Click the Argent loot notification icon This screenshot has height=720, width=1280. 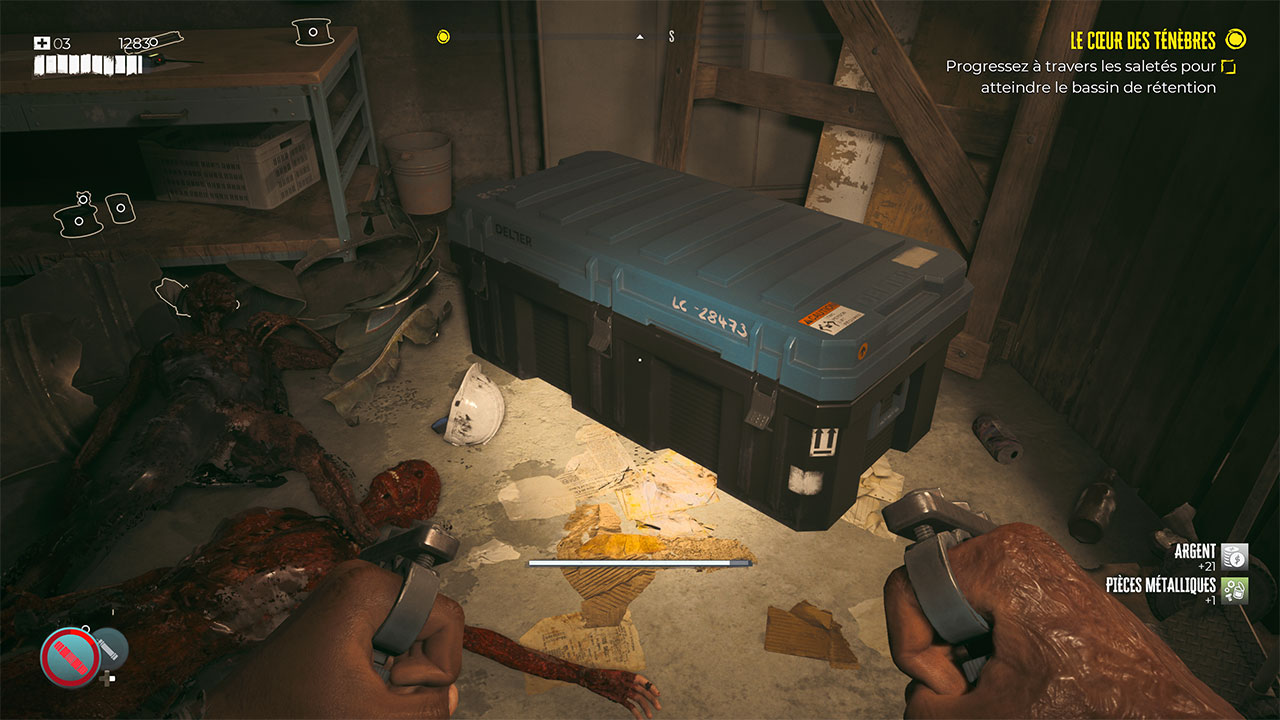(x=1235, y=557)
